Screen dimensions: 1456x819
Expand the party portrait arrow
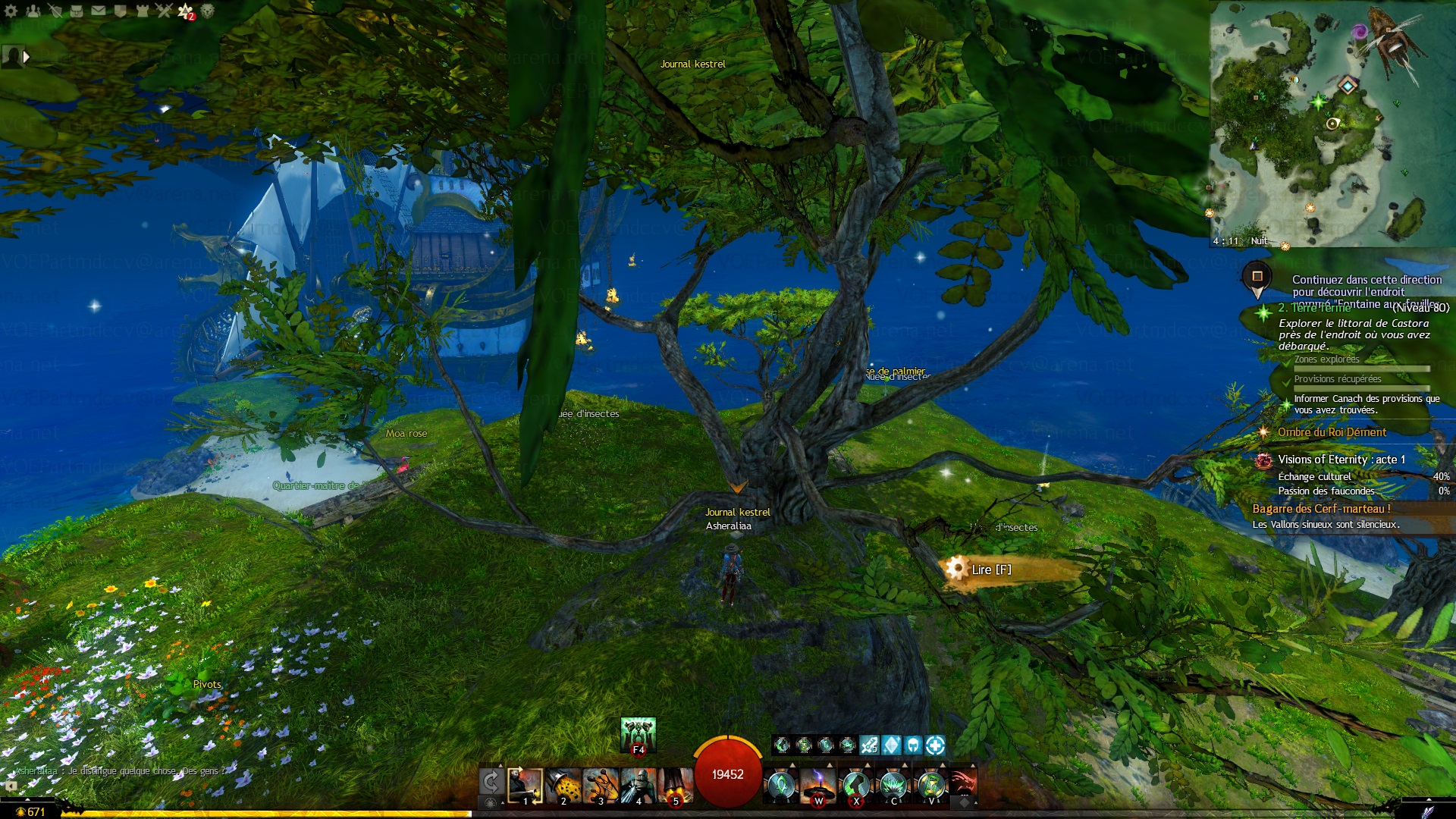click(x=27, y=56)
